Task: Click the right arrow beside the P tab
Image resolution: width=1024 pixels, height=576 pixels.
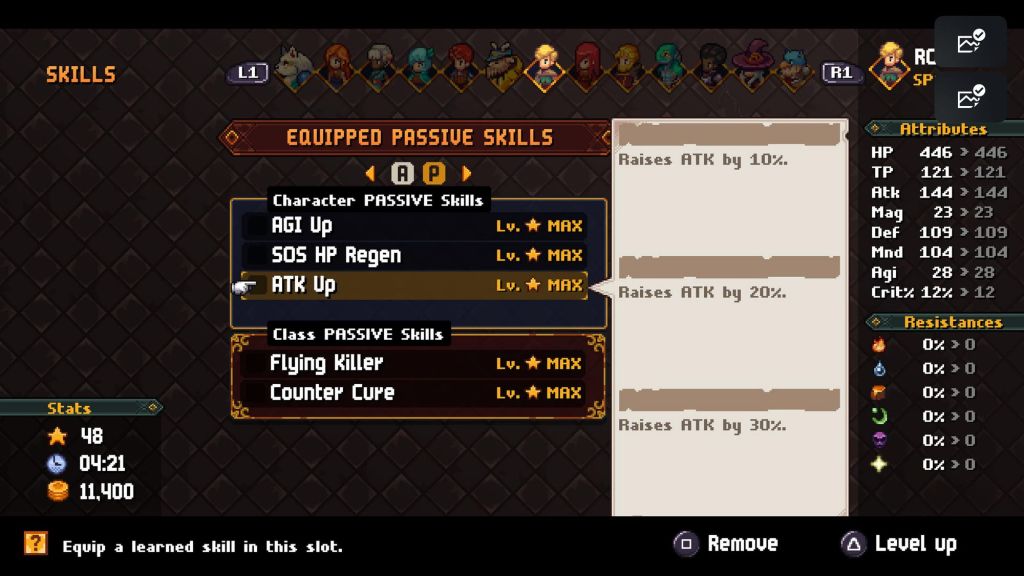Action: tap(466, 173)
